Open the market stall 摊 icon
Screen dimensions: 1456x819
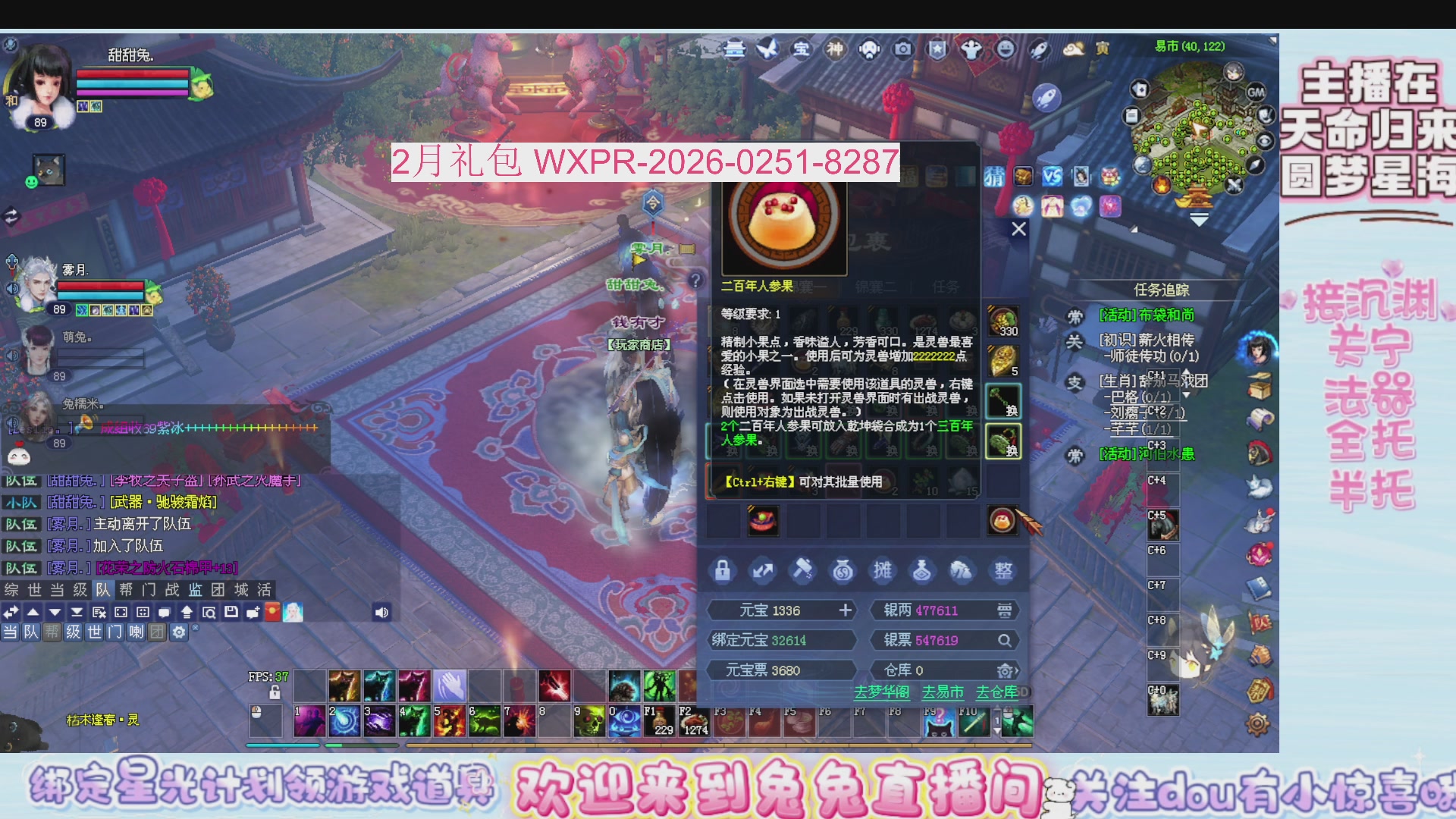pyautogui.click(x=883, y=570)
